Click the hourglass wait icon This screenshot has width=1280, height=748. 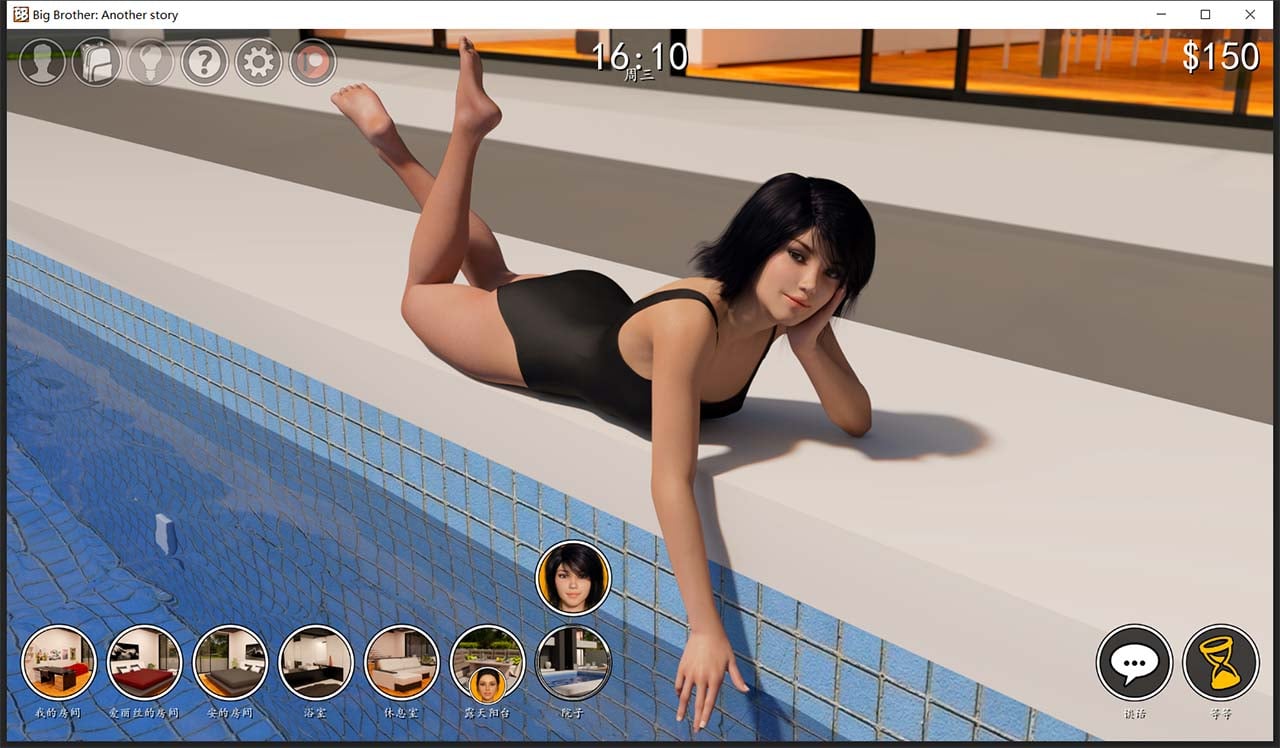coord(1220,663)
